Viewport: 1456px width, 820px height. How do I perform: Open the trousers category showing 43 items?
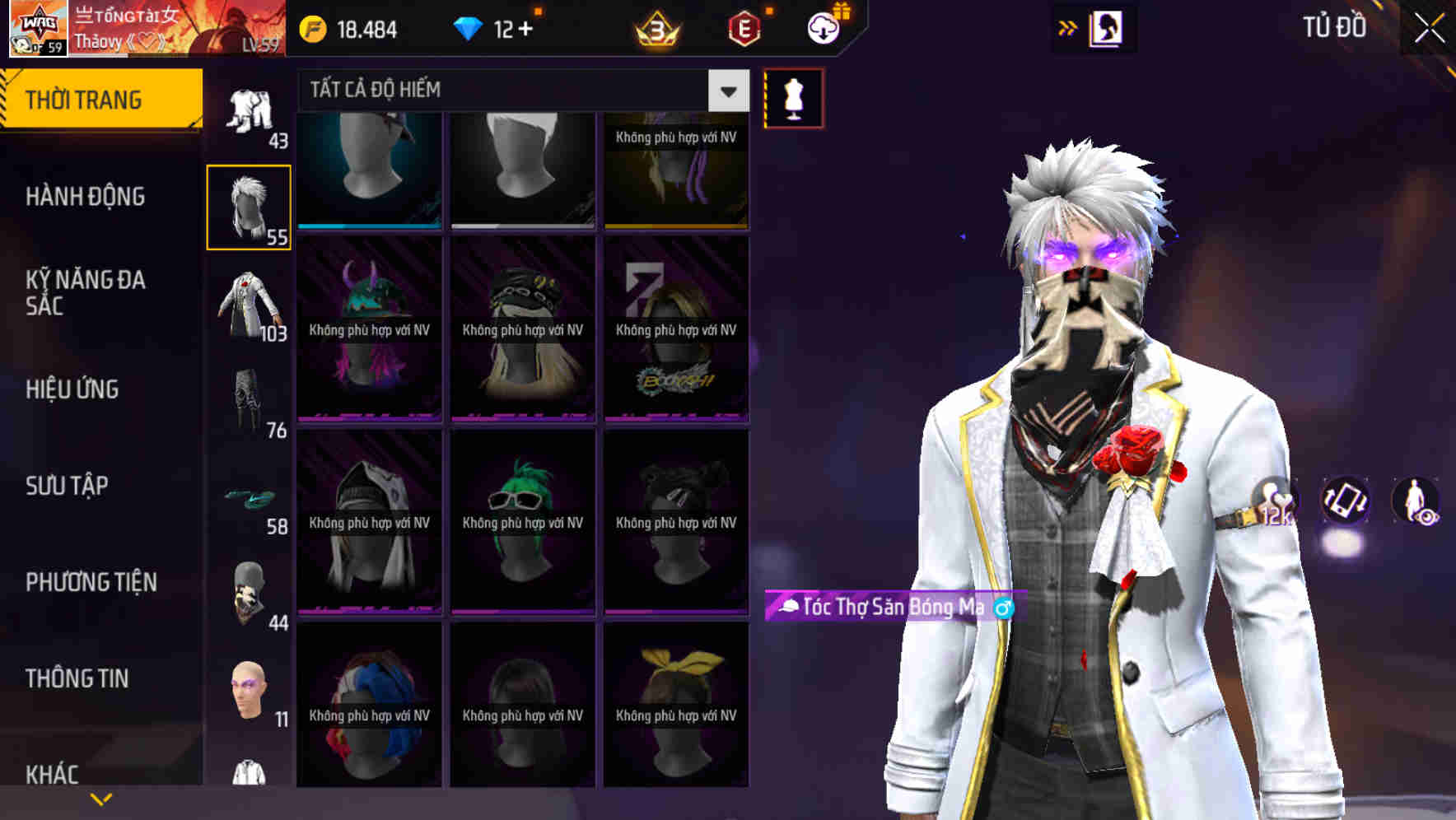point(250,111)
